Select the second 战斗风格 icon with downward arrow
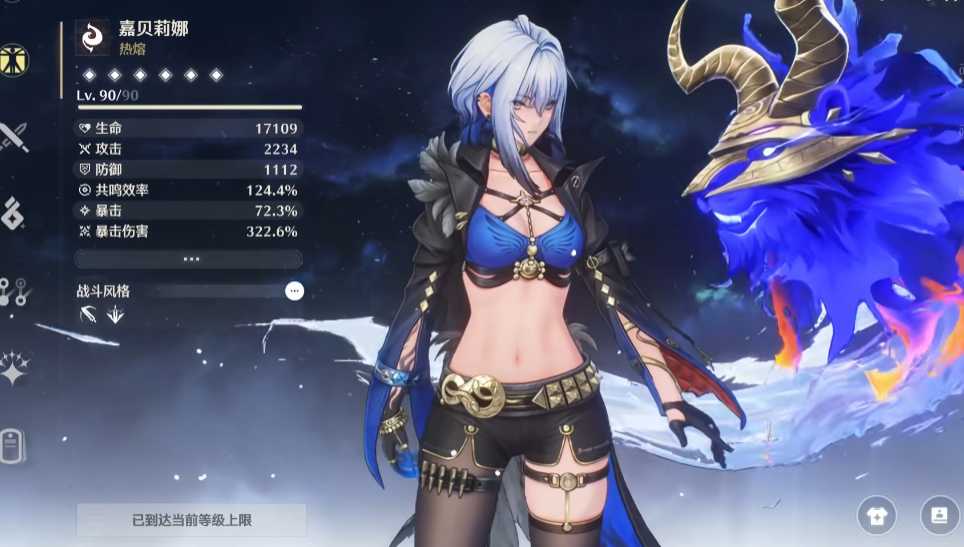 coord(115,315)
